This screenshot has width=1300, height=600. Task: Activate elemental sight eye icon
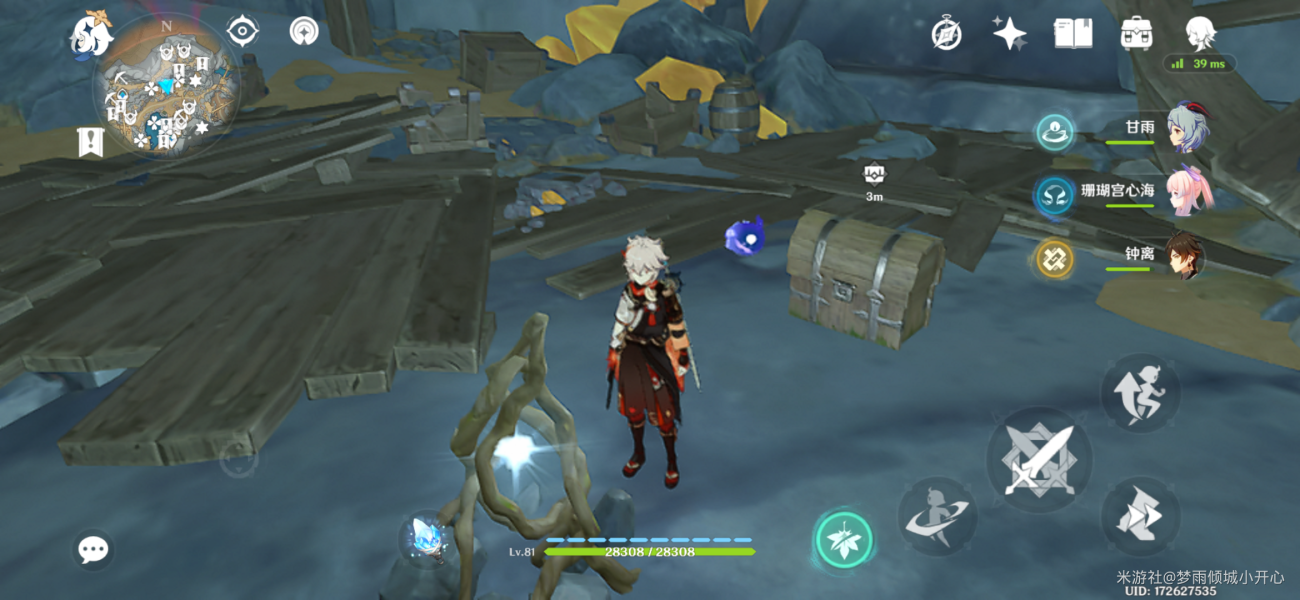(x=242, y=31)
